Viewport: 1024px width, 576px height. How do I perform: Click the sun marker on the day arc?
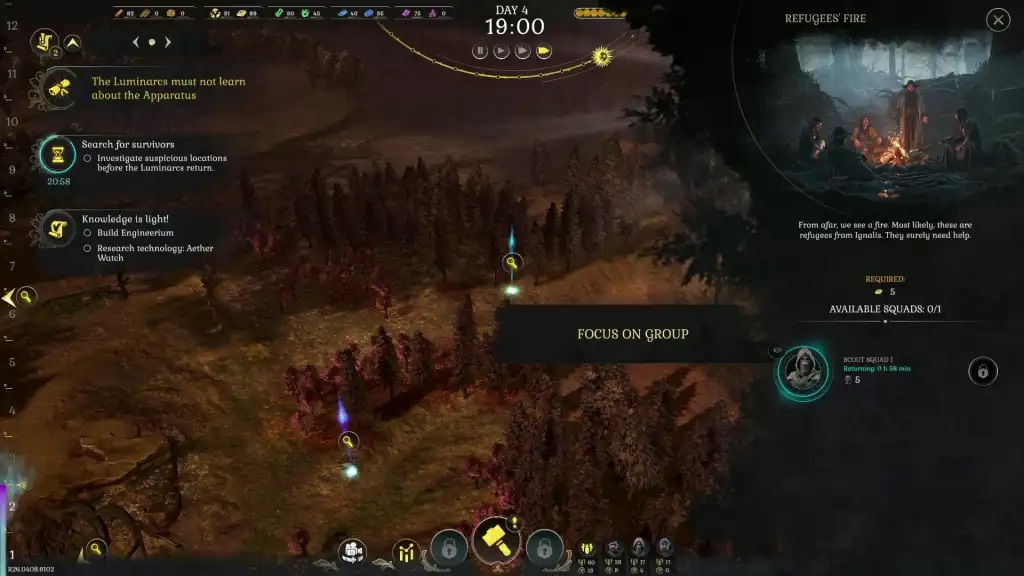coord(602,57)
